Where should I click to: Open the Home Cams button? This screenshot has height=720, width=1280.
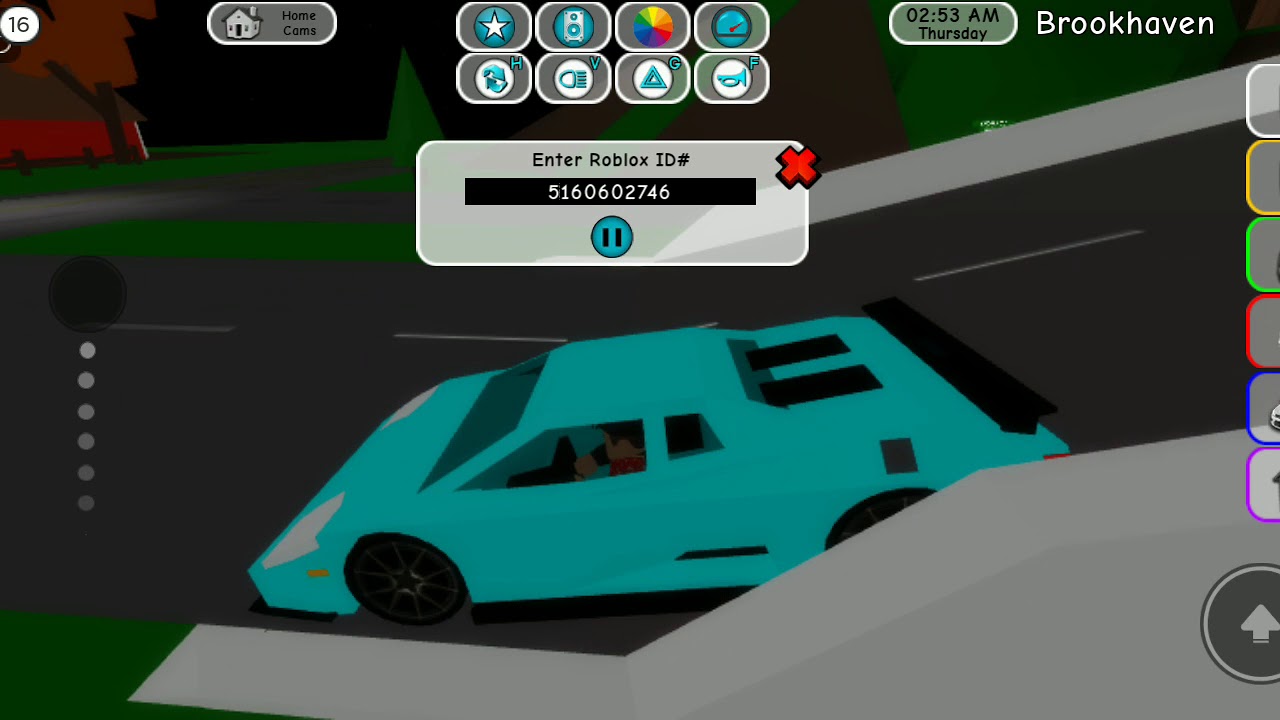point(272,23)
